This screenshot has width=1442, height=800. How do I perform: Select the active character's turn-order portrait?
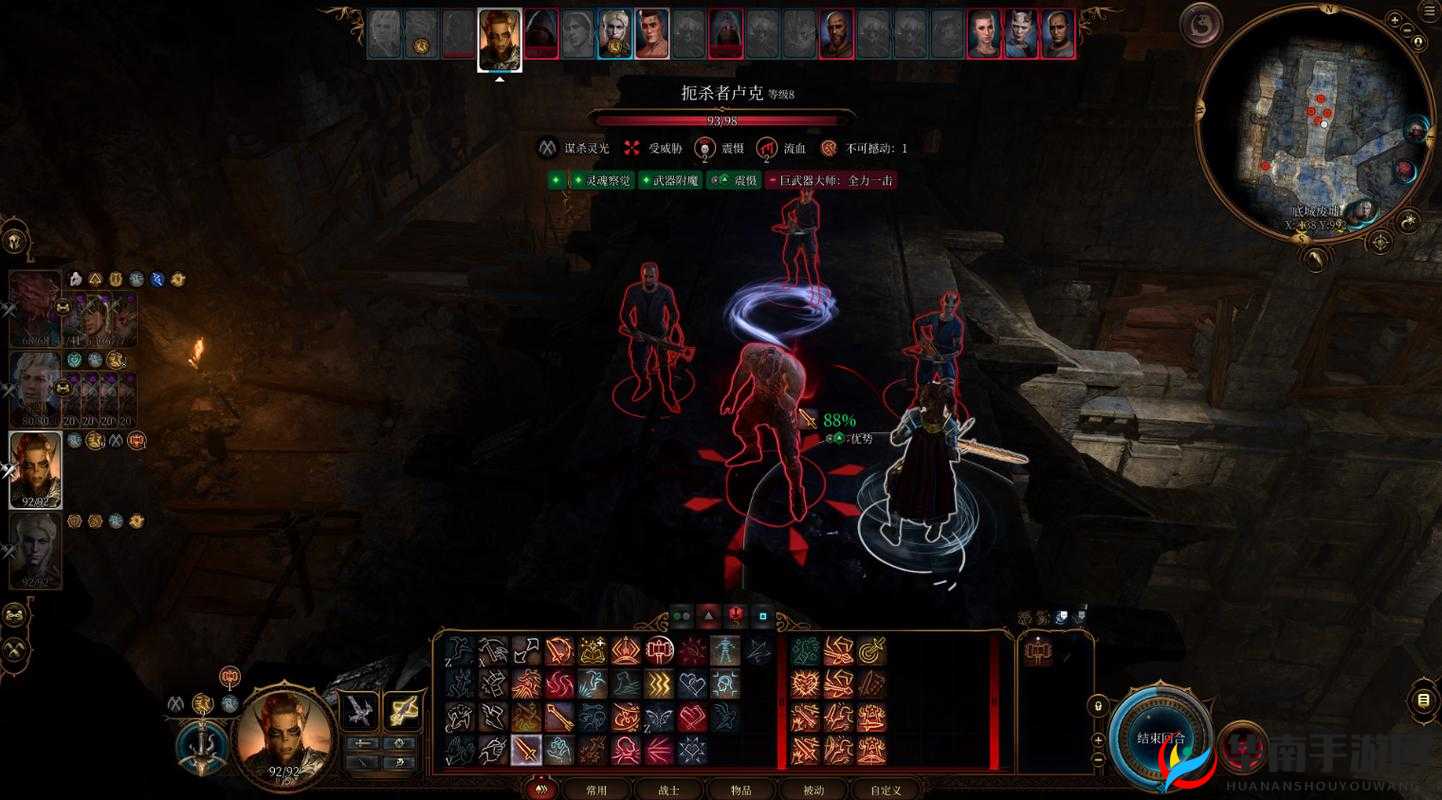click(x=499, y=40)
